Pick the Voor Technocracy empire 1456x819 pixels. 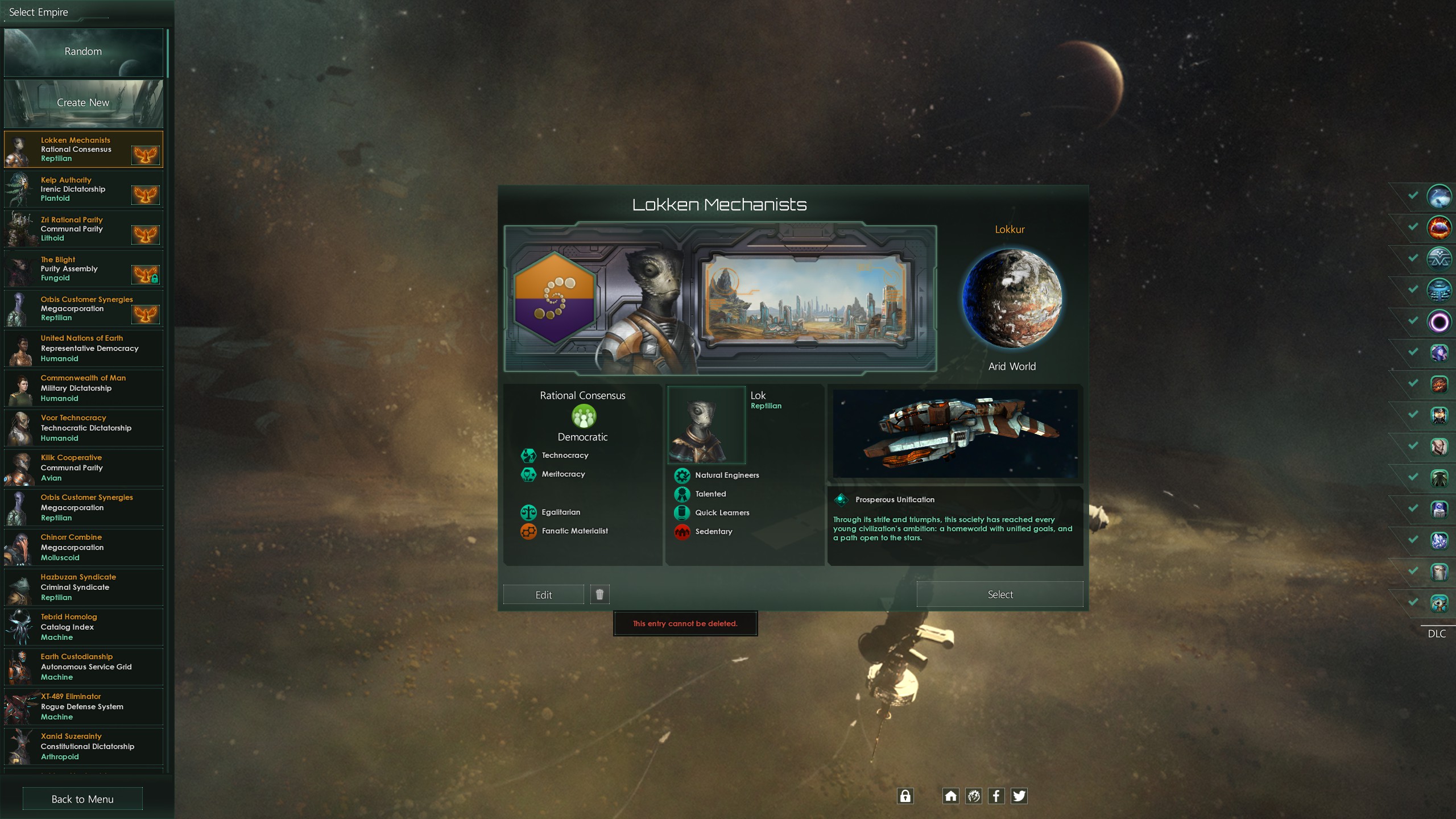coord(83,428)
